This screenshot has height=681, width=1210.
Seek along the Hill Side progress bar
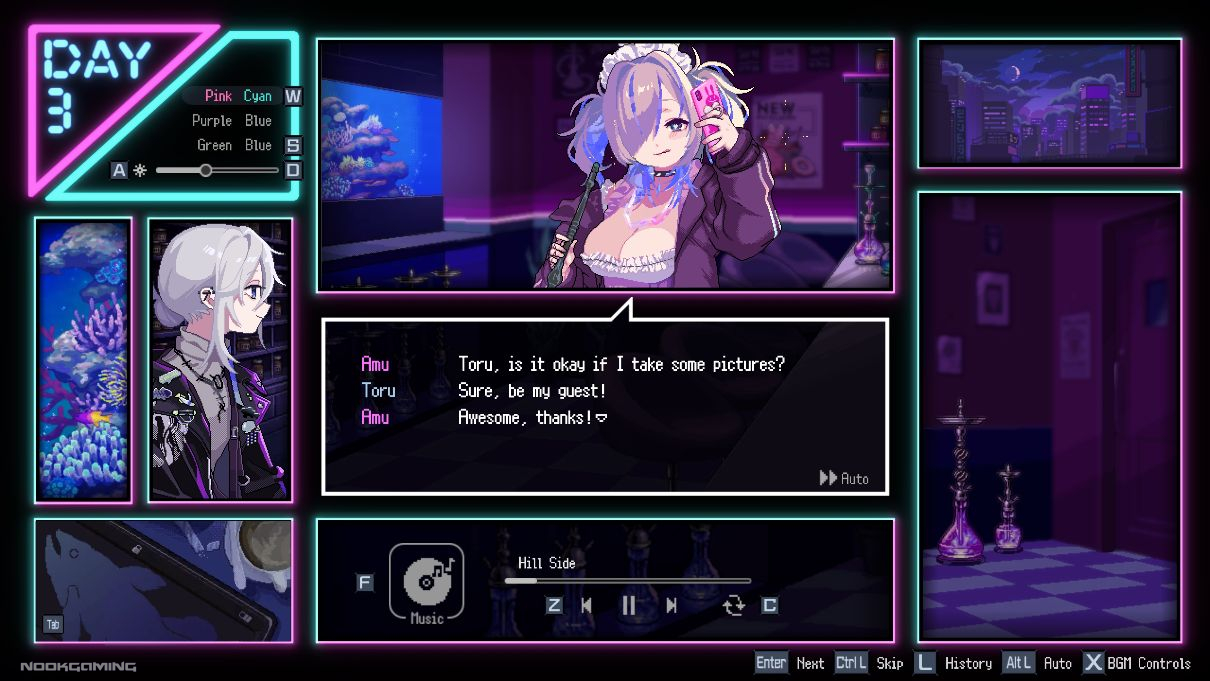(627, 580)
